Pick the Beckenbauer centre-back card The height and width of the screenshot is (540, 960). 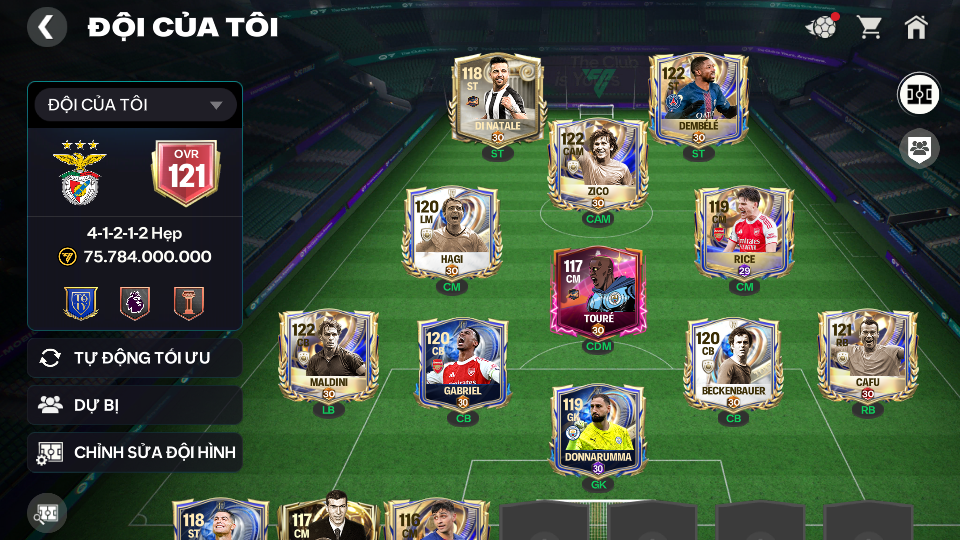[x=733, y=365]
